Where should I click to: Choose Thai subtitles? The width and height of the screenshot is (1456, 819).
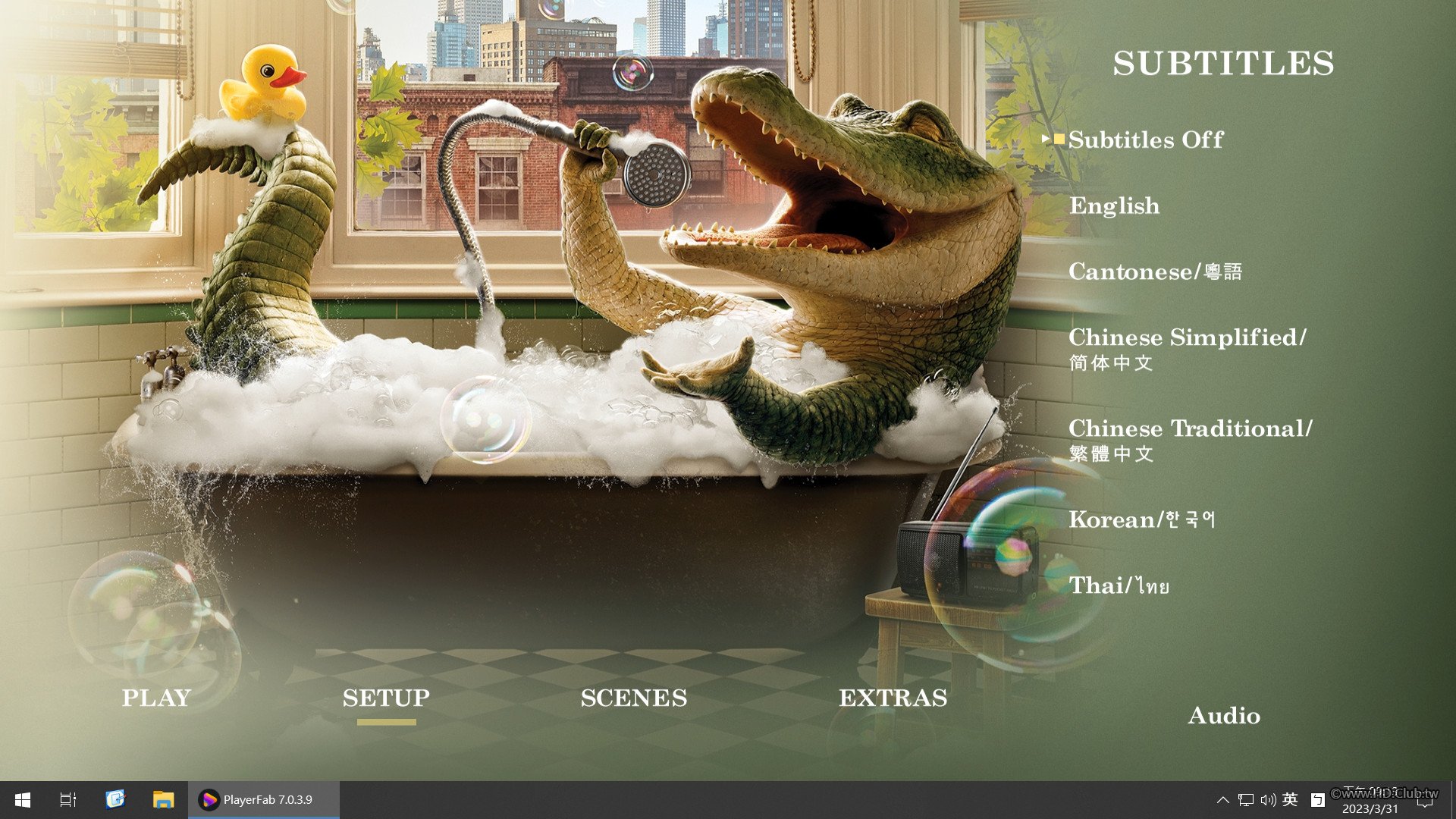(1119, 585)
